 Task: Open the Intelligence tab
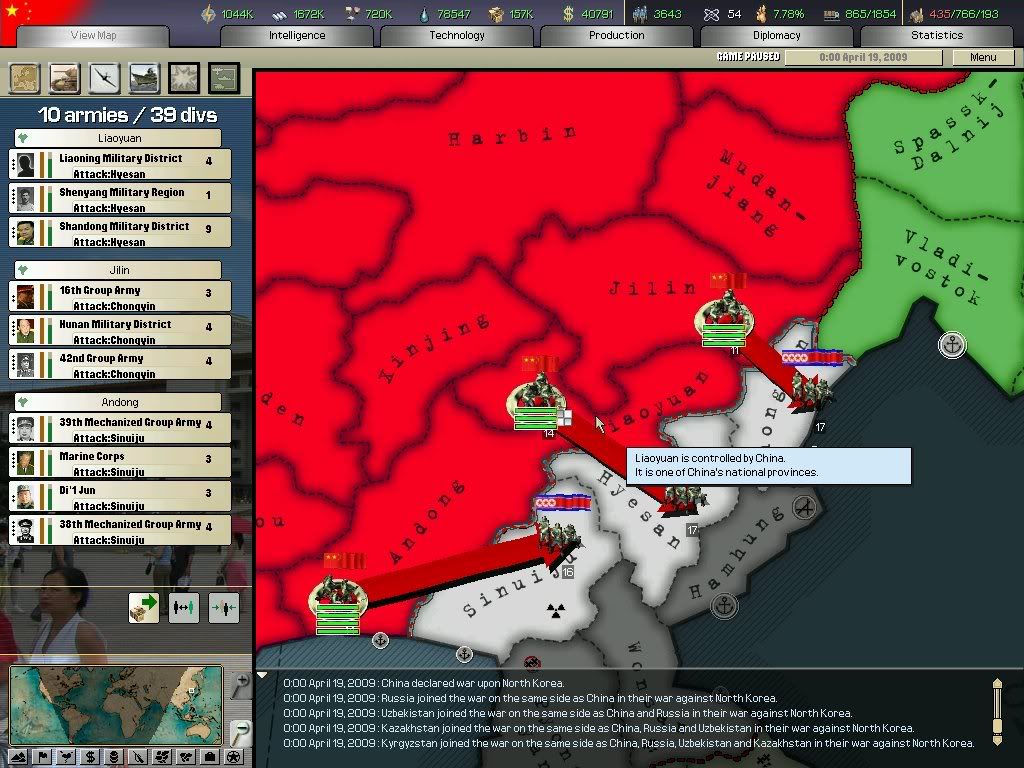pyautogui.click(x=297, y=35)
